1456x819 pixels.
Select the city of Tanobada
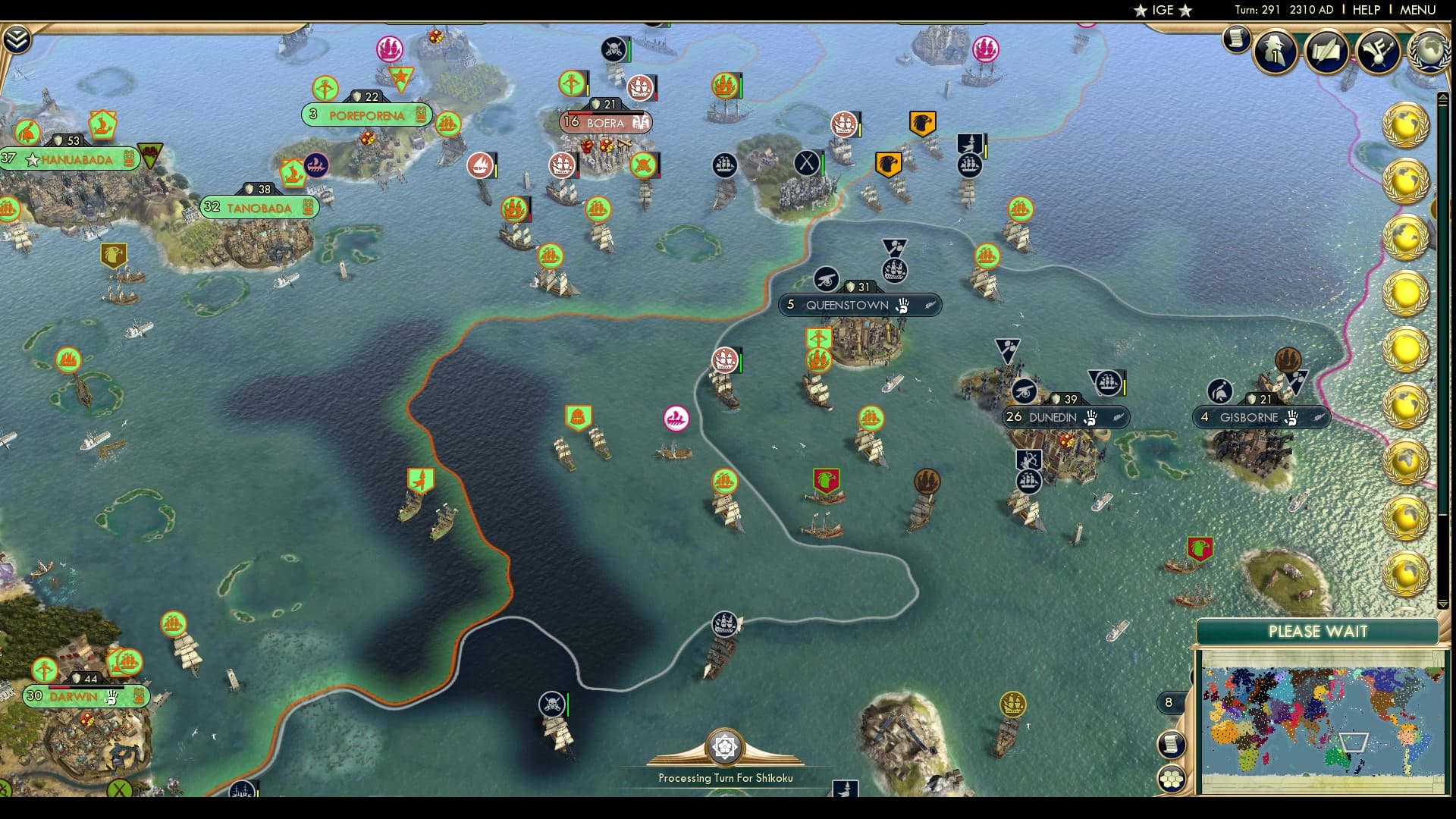click(x=258, y=206)
